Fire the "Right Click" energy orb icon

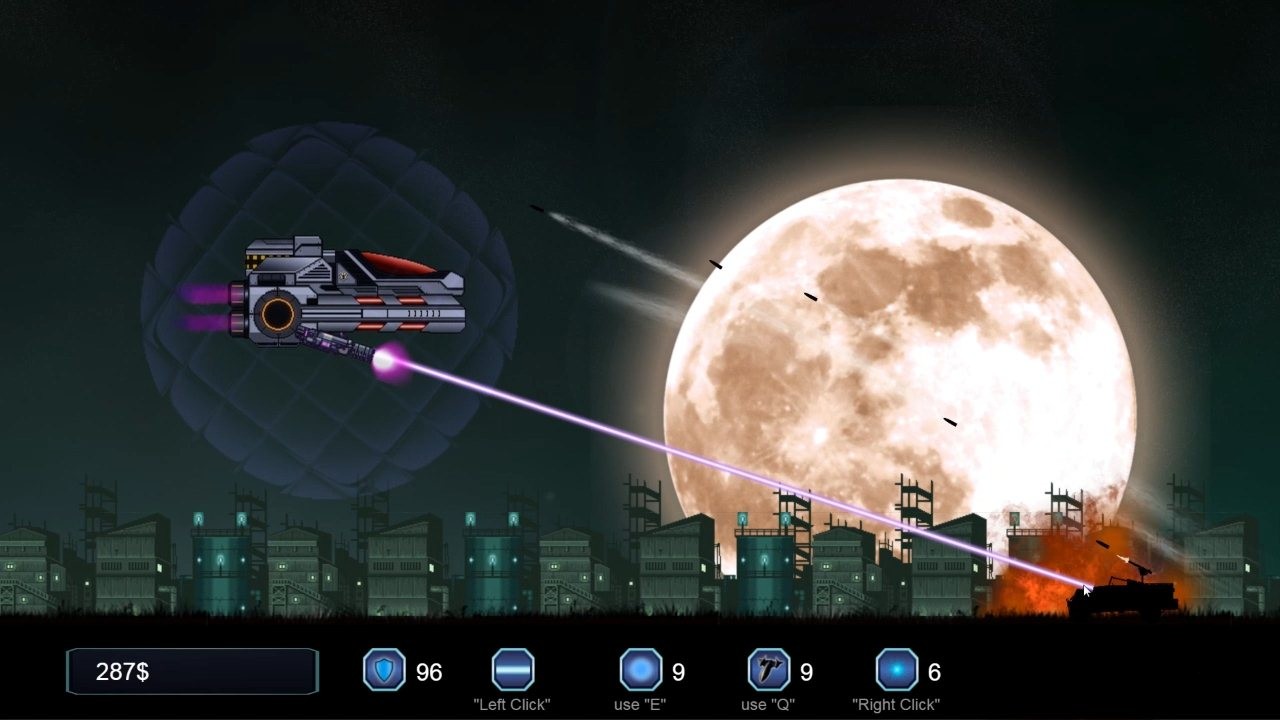pyautogui.click(x=897, y=671)
